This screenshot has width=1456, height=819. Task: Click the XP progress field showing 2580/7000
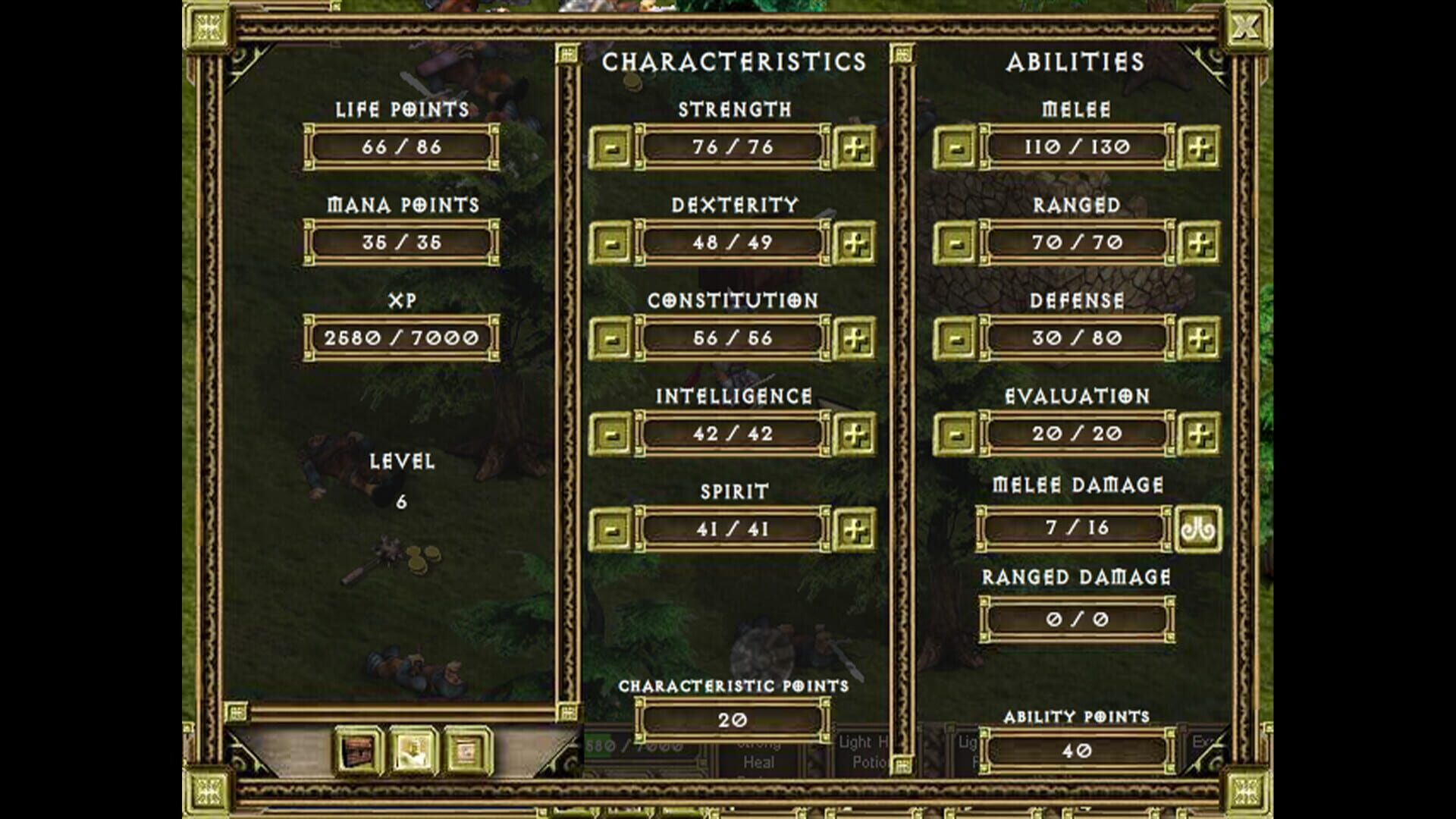400,337
